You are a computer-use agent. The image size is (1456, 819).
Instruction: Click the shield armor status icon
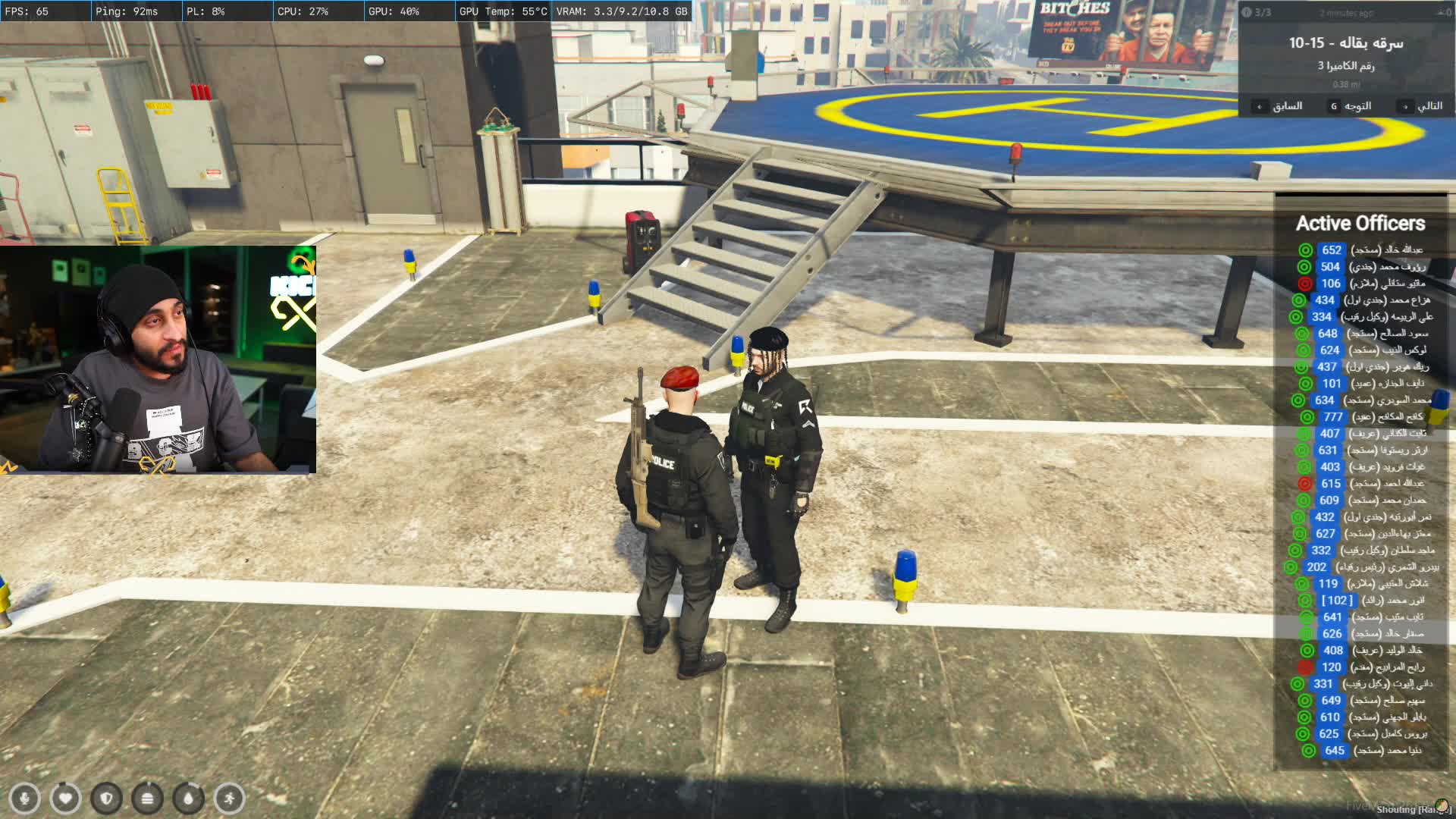pyautogui.click(x=106, y=798)
